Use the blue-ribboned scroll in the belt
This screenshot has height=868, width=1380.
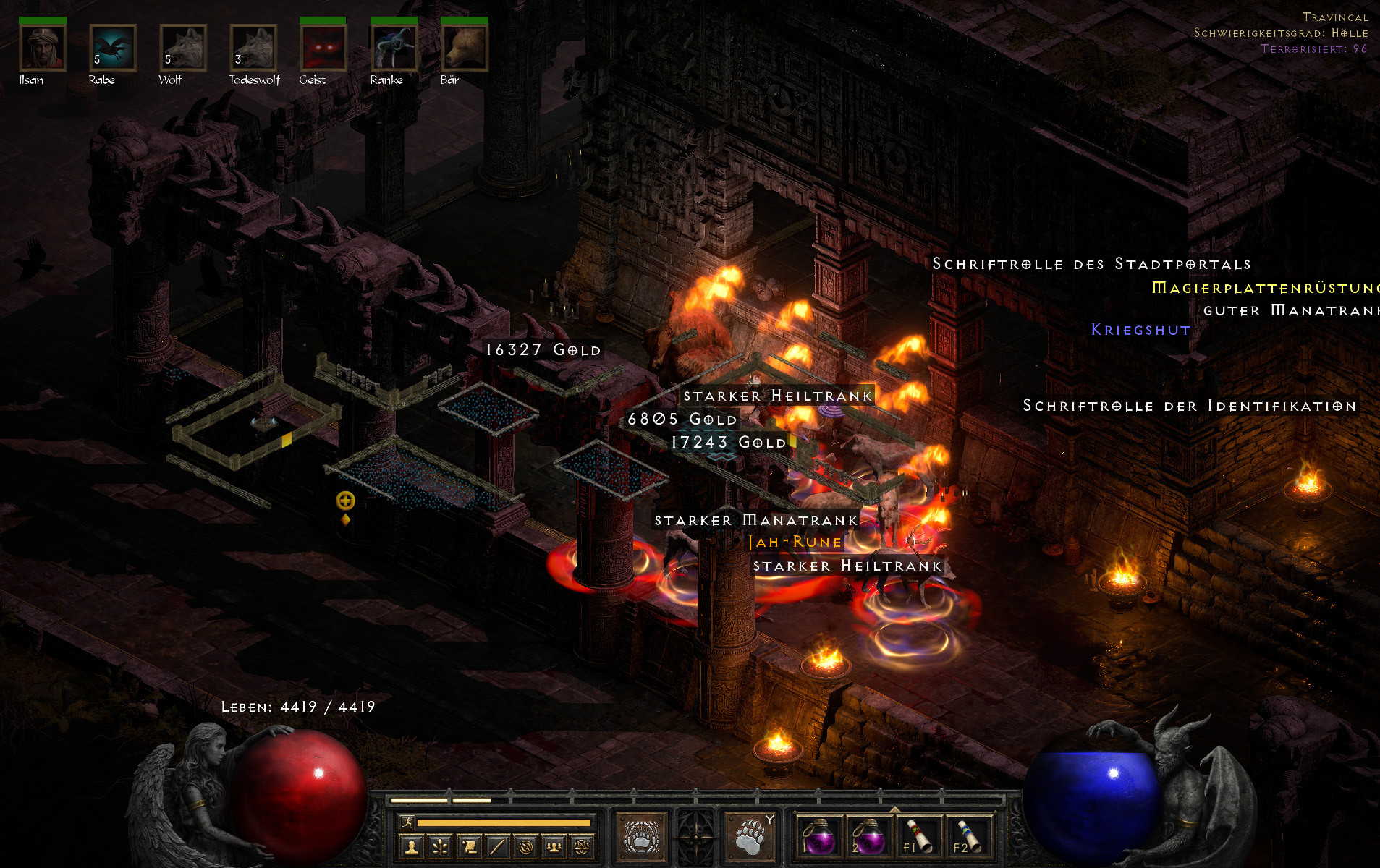click(x=967, y=837)
